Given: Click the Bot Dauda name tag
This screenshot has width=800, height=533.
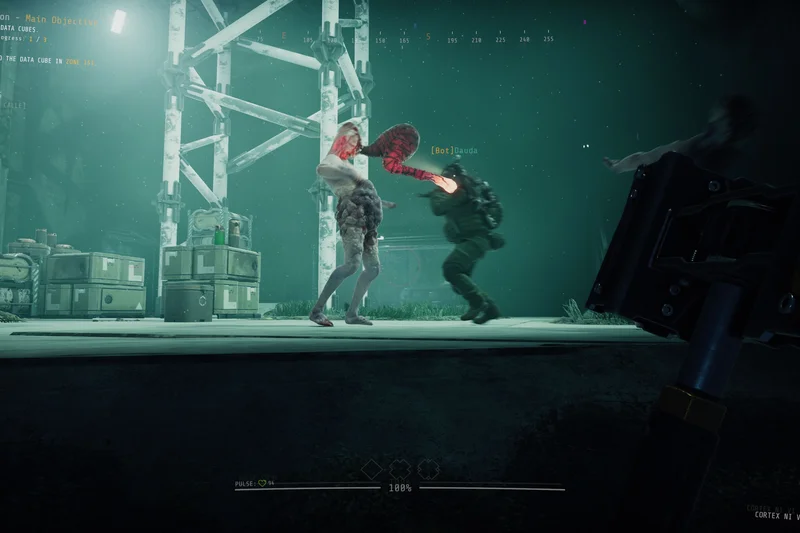Looking at the screenshot, I should click(x=454, y=151).
